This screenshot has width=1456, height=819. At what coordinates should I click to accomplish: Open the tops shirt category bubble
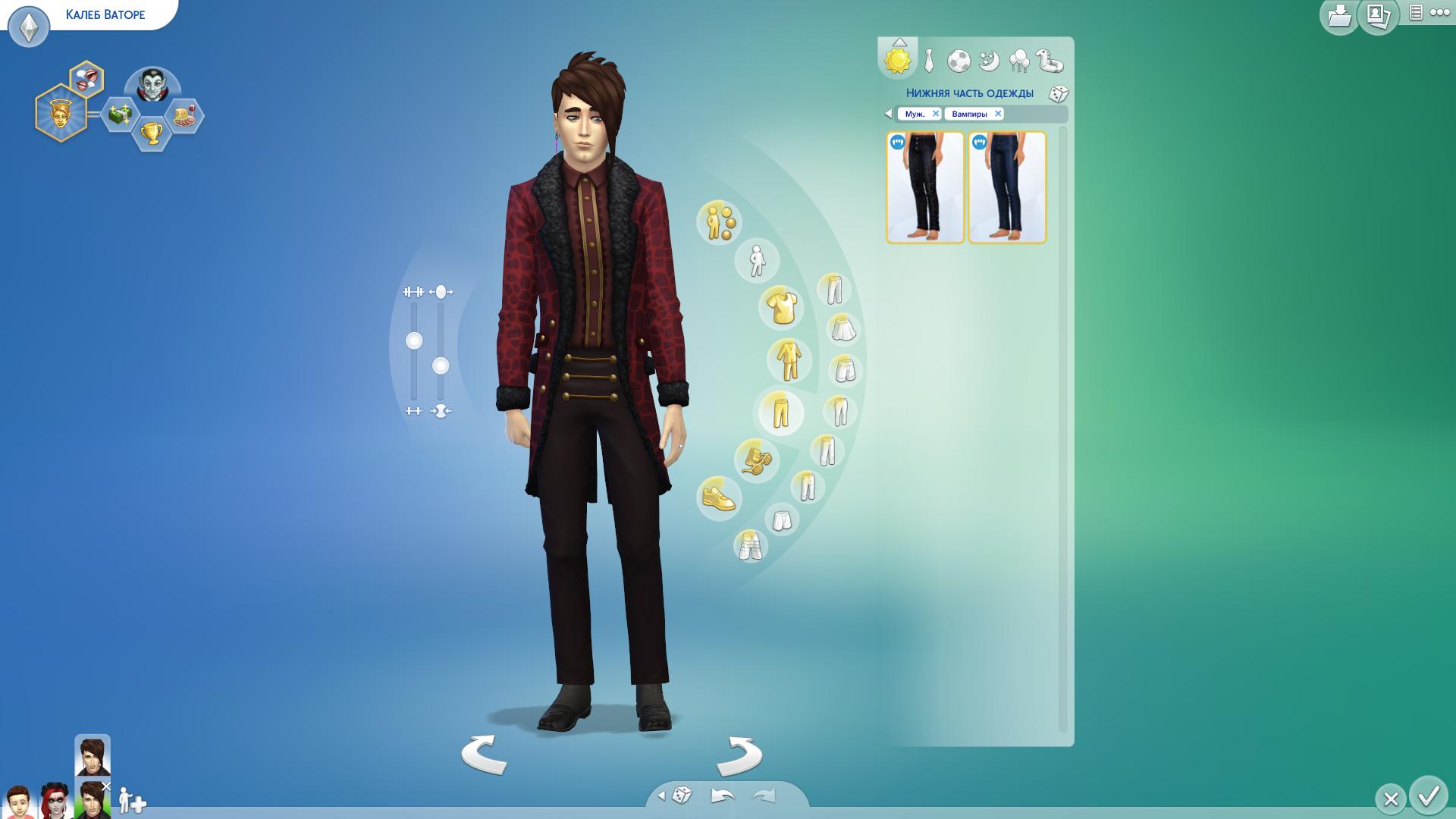pos(780,307)
